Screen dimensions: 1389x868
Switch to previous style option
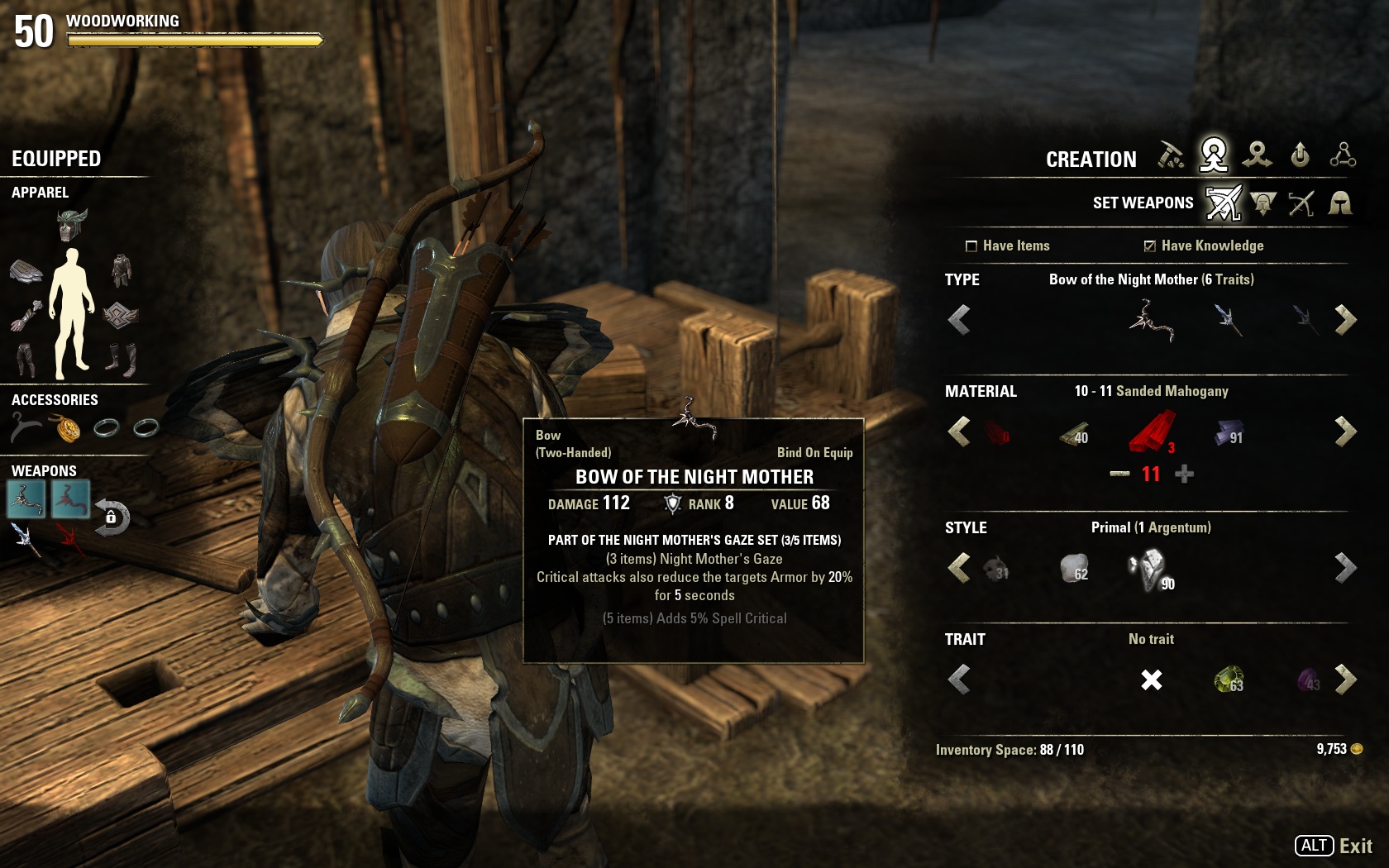pyautogui.click(x=959, y=568)
